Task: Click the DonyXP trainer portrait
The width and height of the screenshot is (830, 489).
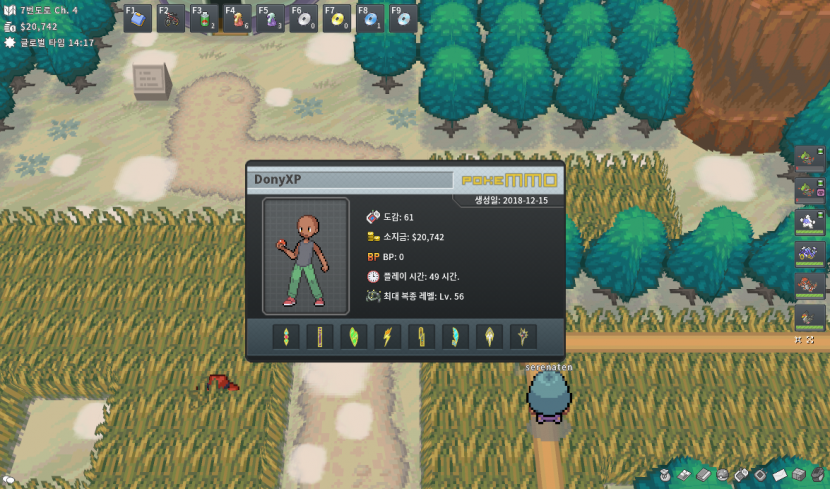Action: click(x=306, y=257)
